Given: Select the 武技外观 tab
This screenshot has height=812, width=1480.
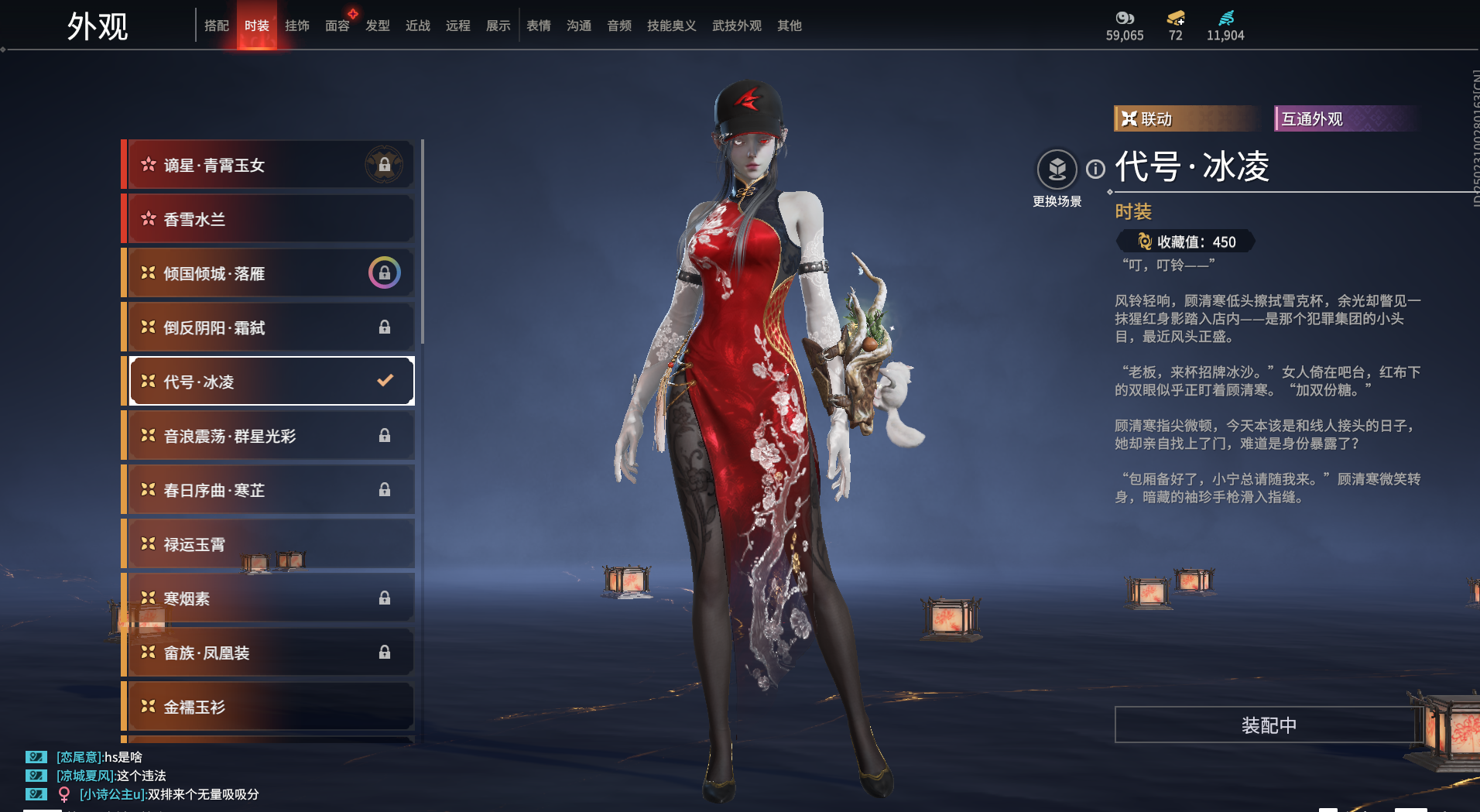Looking at the screenshot, I should point(736,26).
